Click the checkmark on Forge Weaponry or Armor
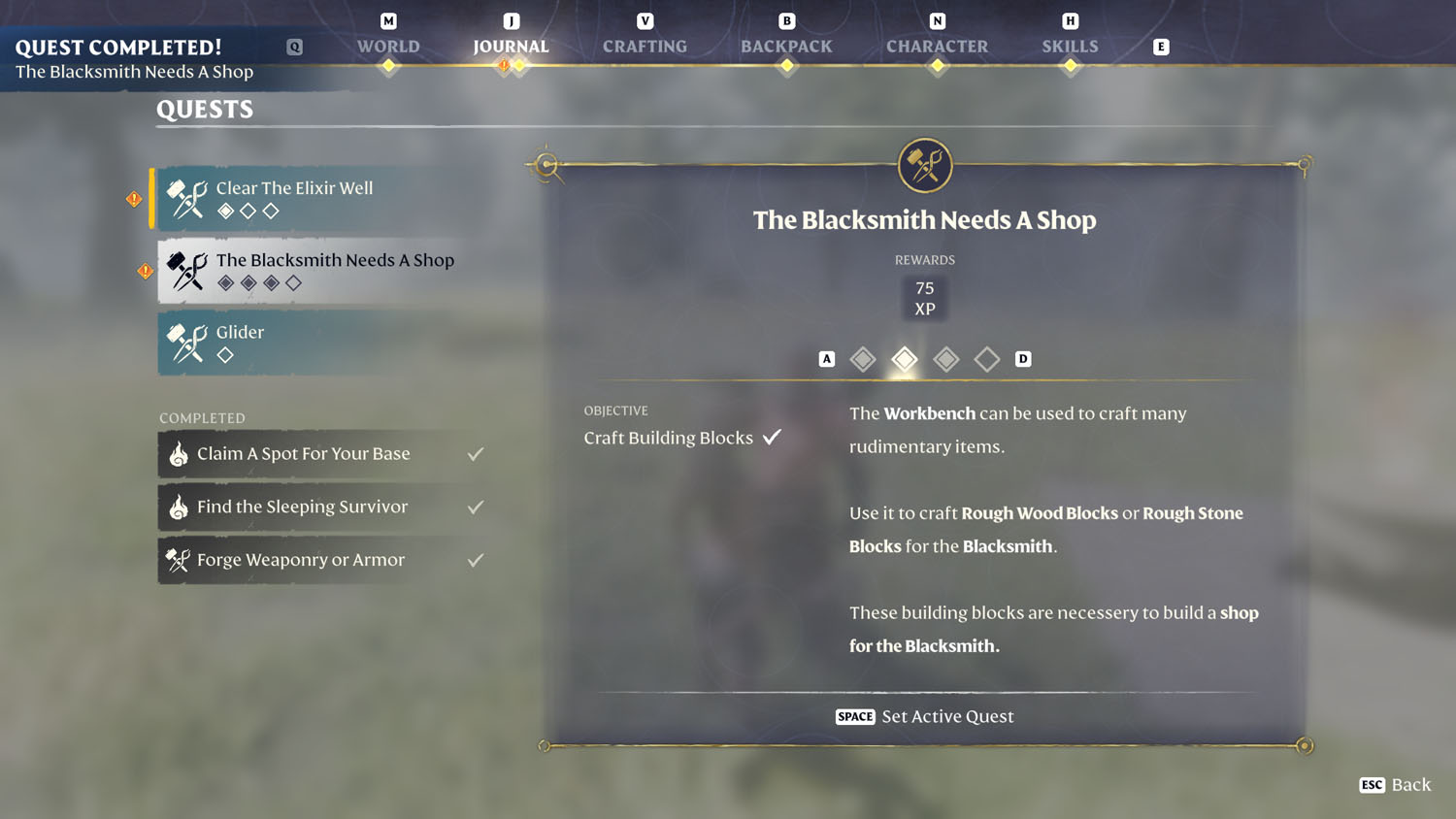Screen dimensions: 1456x819 (475, 559)
